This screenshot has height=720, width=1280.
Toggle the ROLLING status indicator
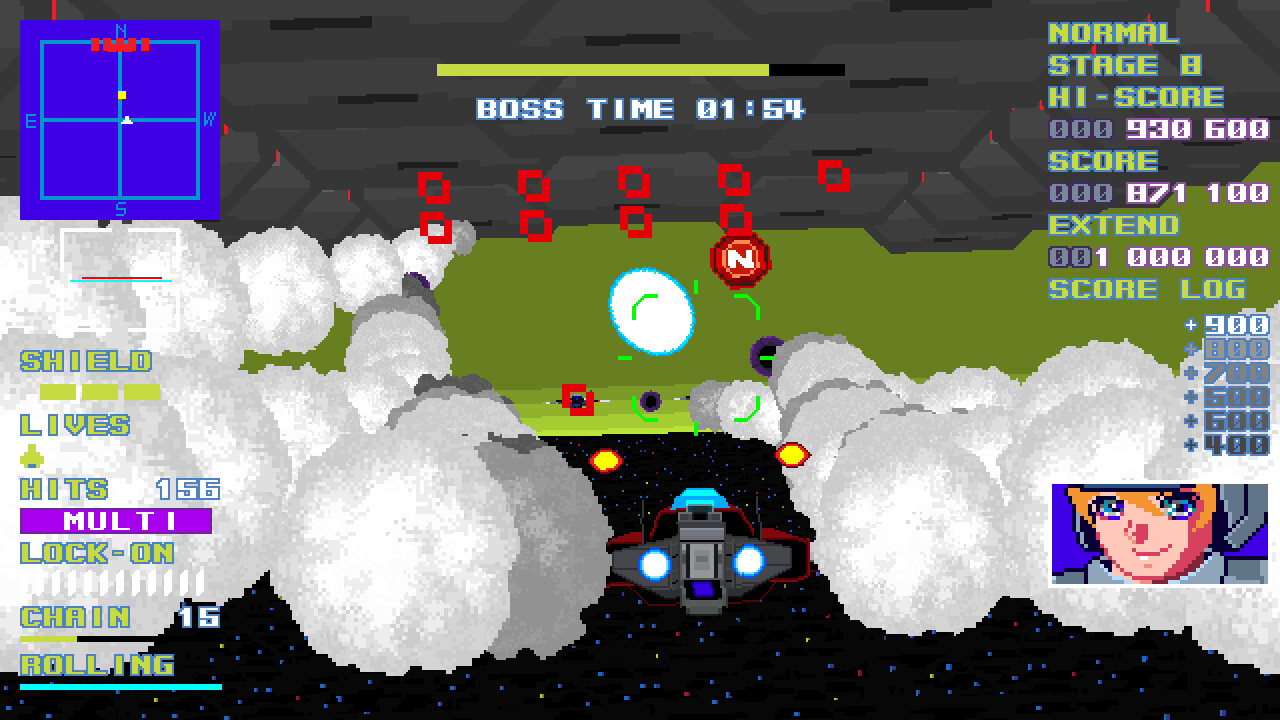(x=96, y=662)
